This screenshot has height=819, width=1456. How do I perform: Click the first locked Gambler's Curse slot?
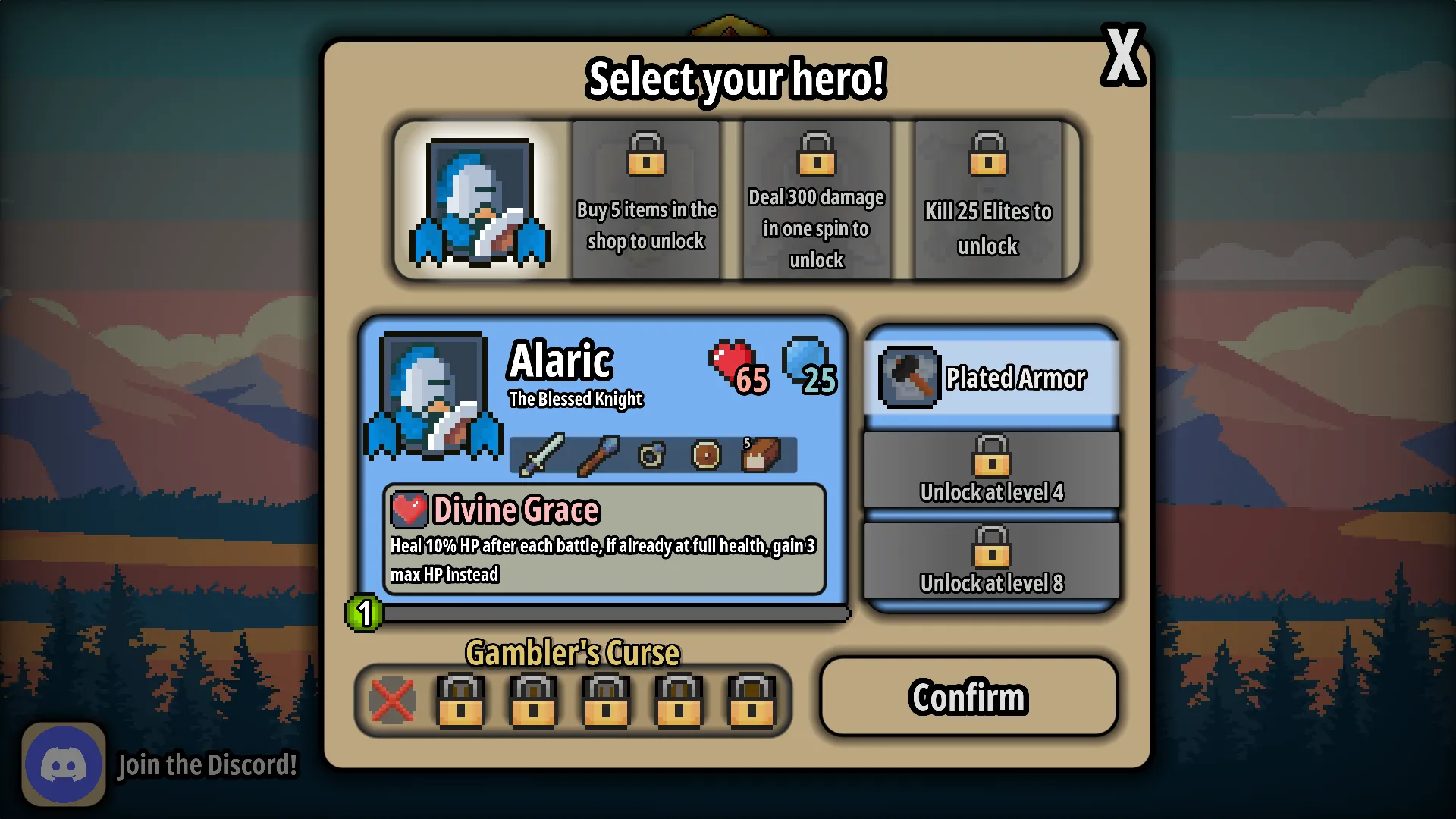coord(460,701)
